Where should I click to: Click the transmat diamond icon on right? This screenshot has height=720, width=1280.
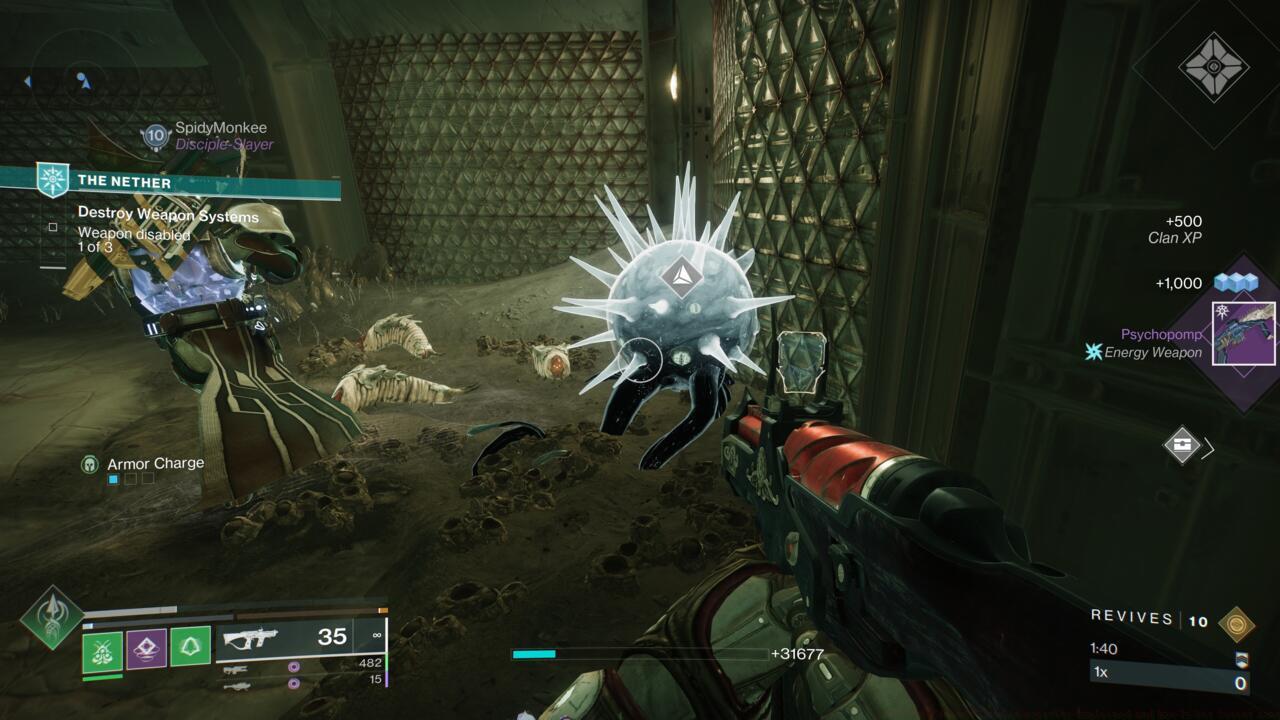pos(1184,445)
